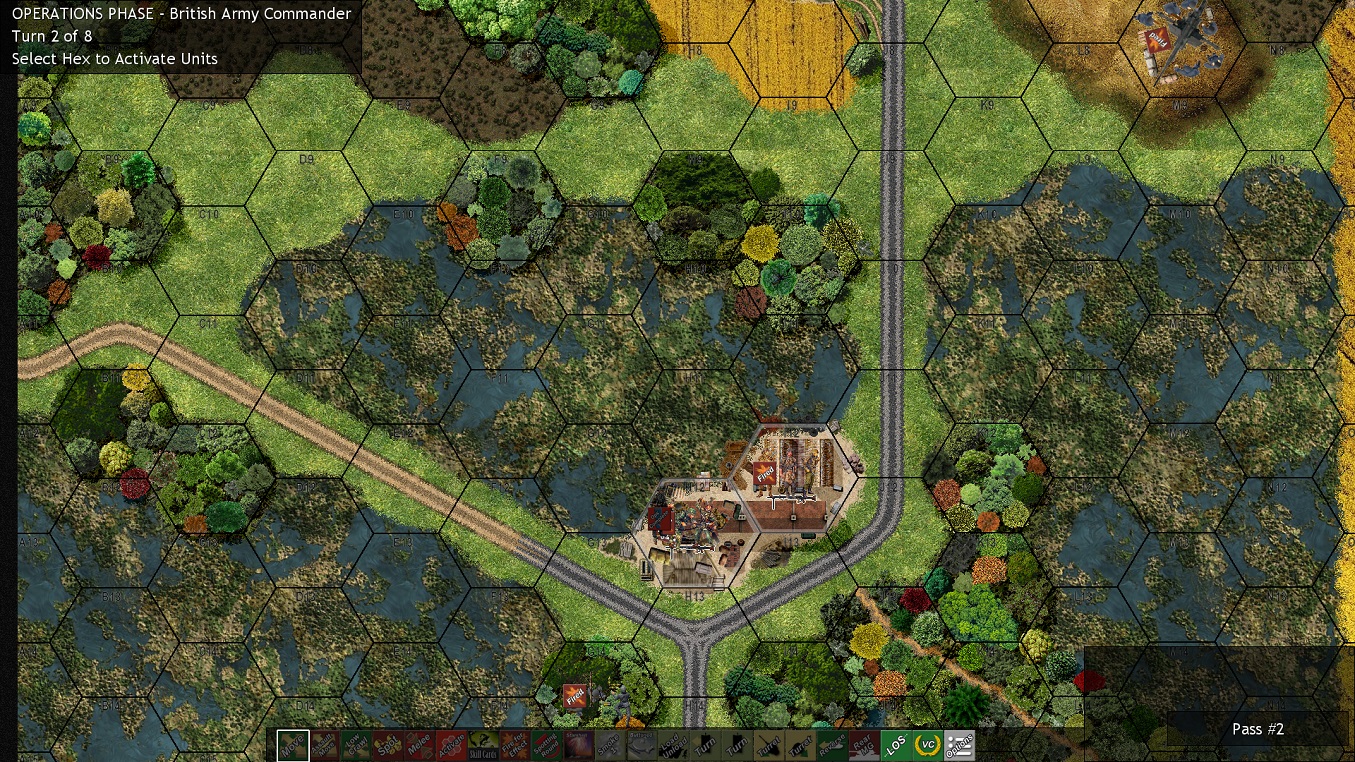Select the Melee combat icon
This screenshot has width=1355, height=762.
420,745
